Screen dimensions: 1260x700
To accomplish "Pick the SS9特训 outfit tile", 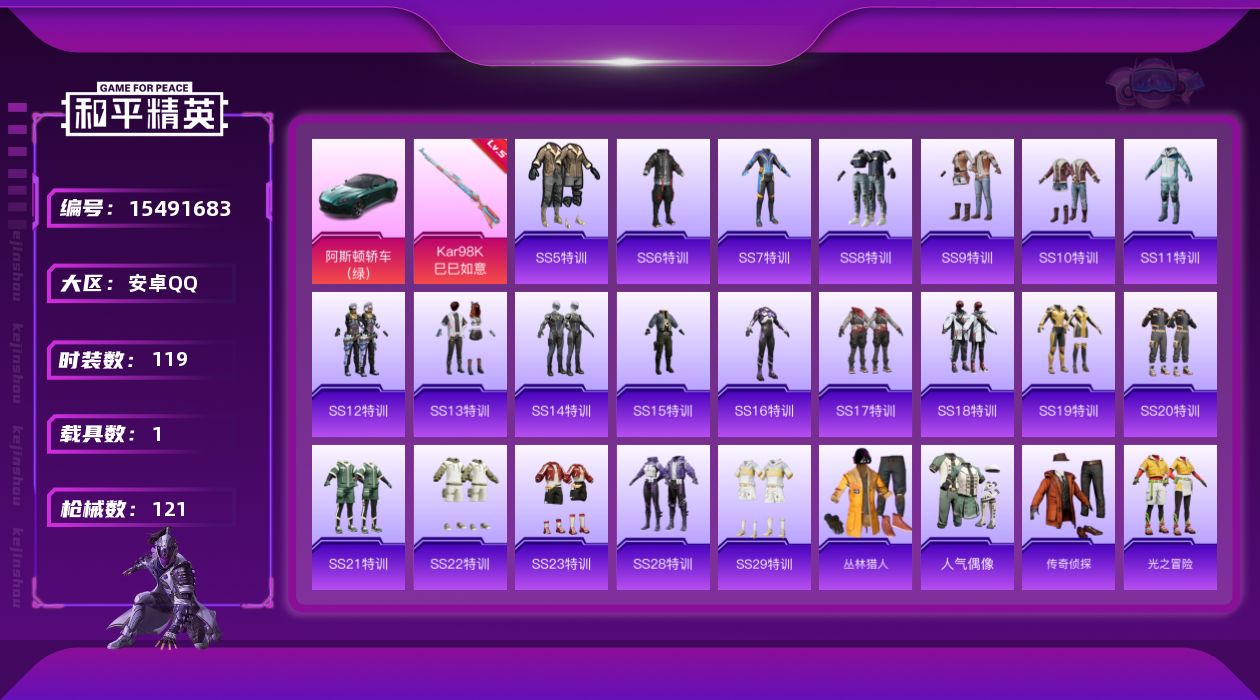I will click(967, 211).
